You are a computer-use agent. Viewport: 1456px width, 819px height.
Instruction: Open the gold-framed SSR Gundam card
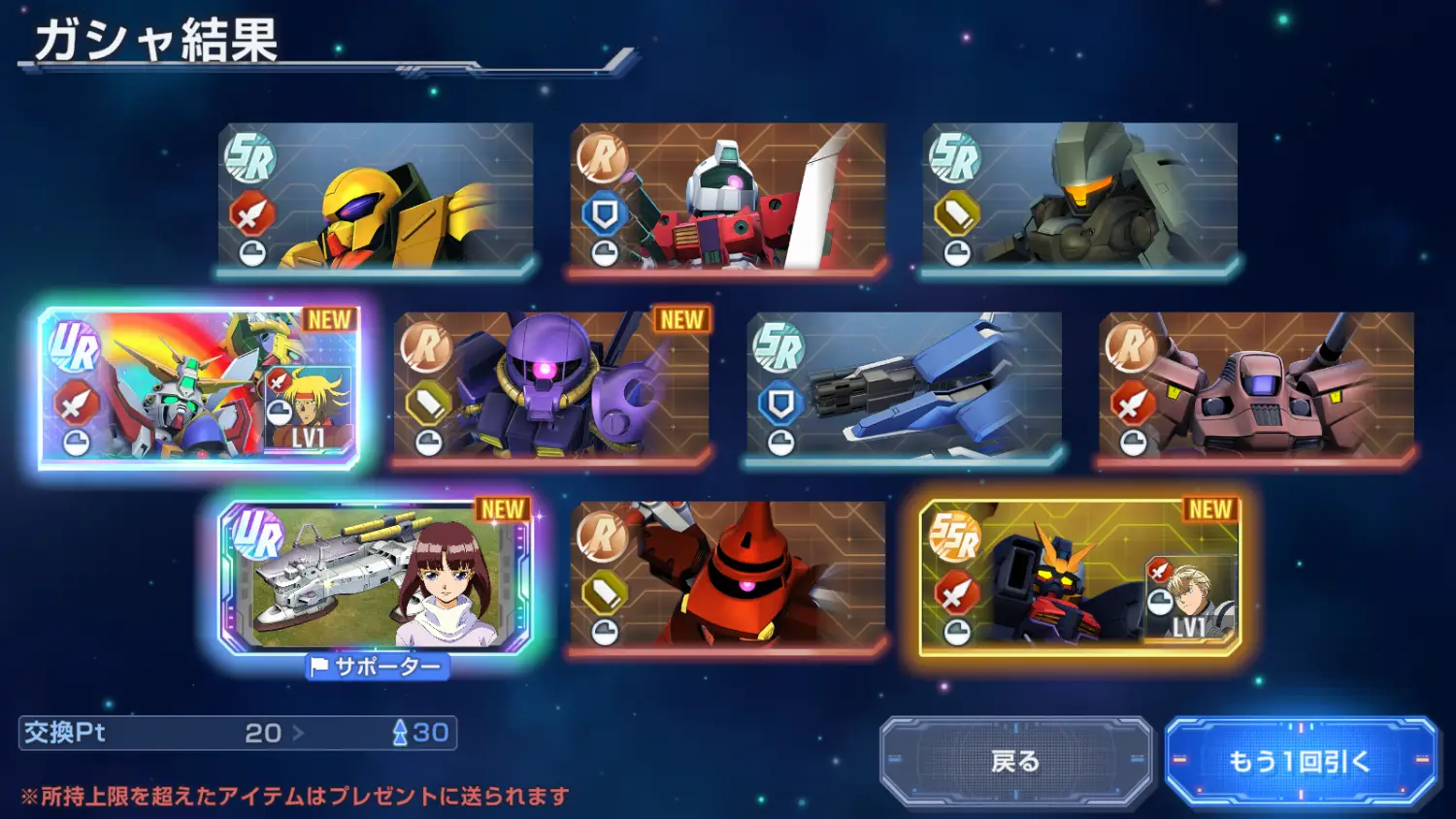(1079, 576)
